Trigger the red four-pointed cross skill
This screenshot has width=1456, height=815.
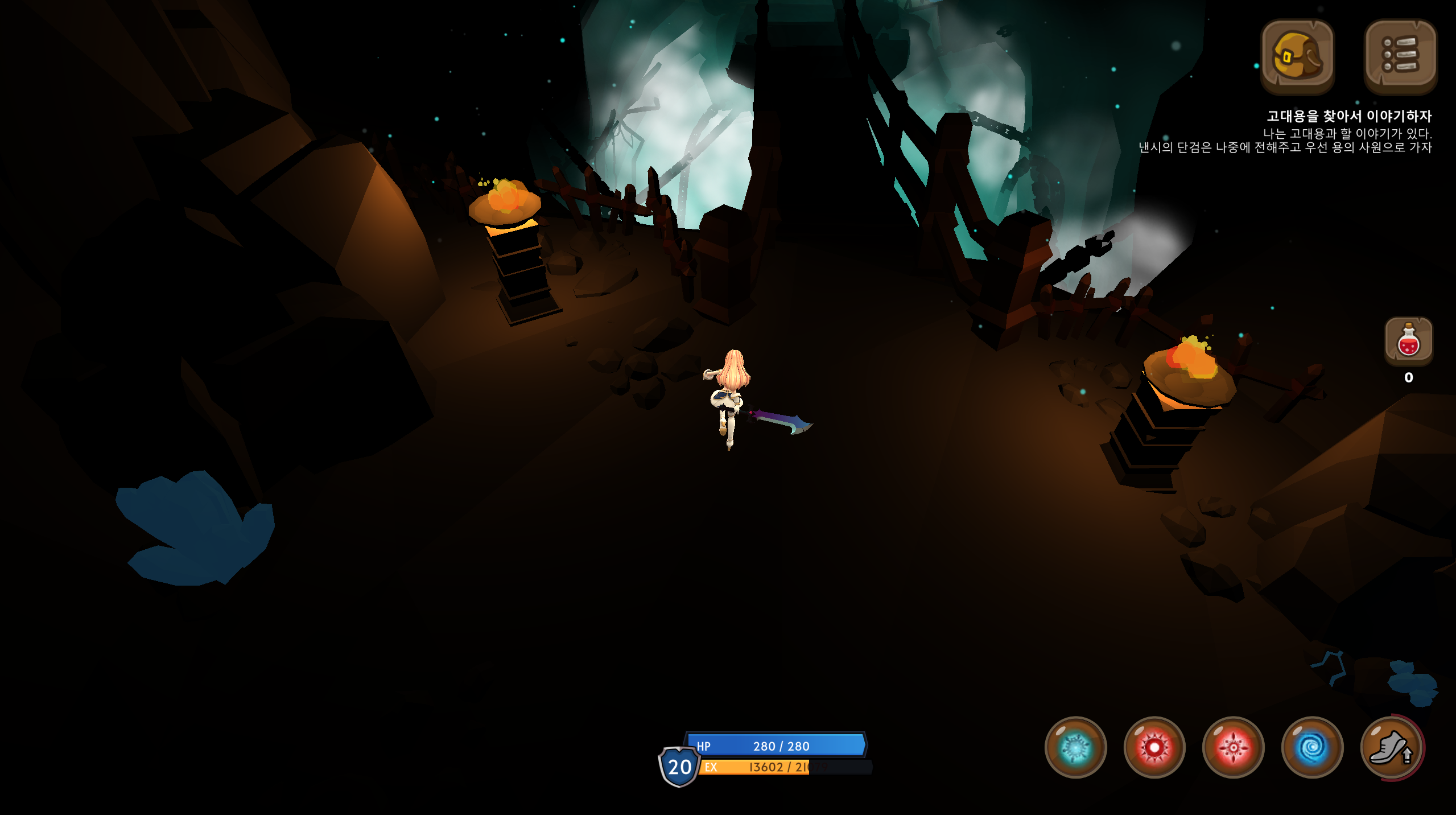tap(1233, 747)
